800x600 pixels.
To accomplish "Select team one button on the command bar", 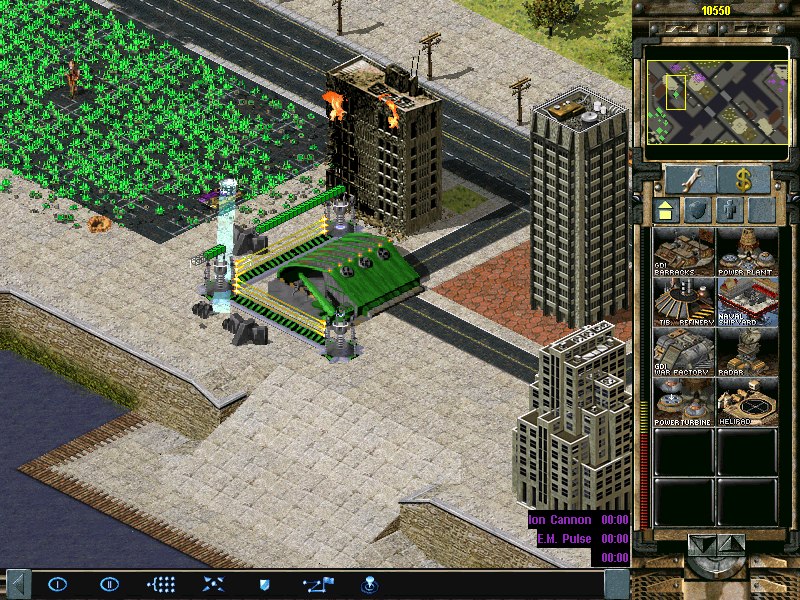I will [x=57, y=583].
